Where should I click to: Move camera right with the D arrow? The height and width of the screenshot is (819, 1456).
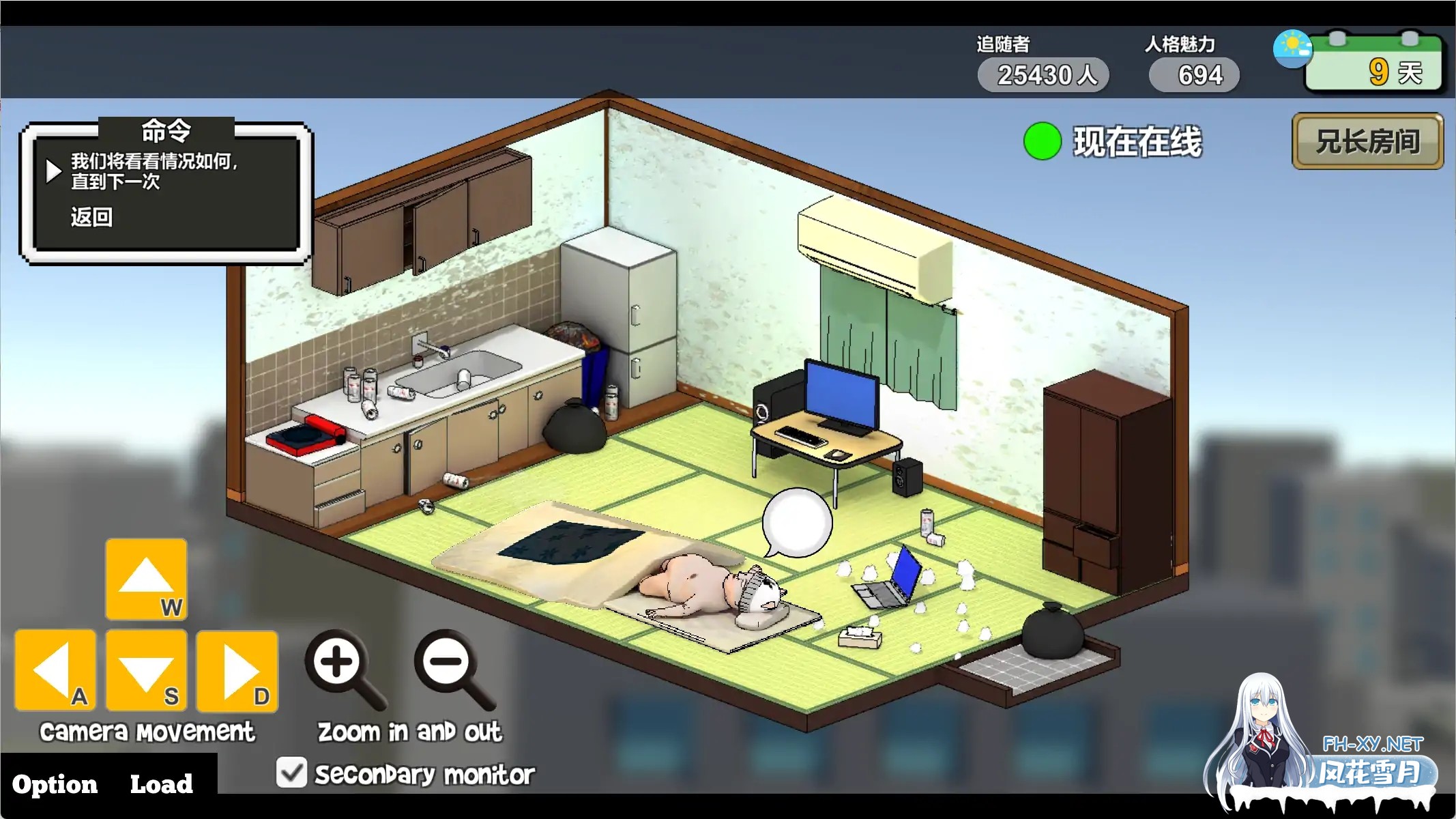tap(237, 670)
